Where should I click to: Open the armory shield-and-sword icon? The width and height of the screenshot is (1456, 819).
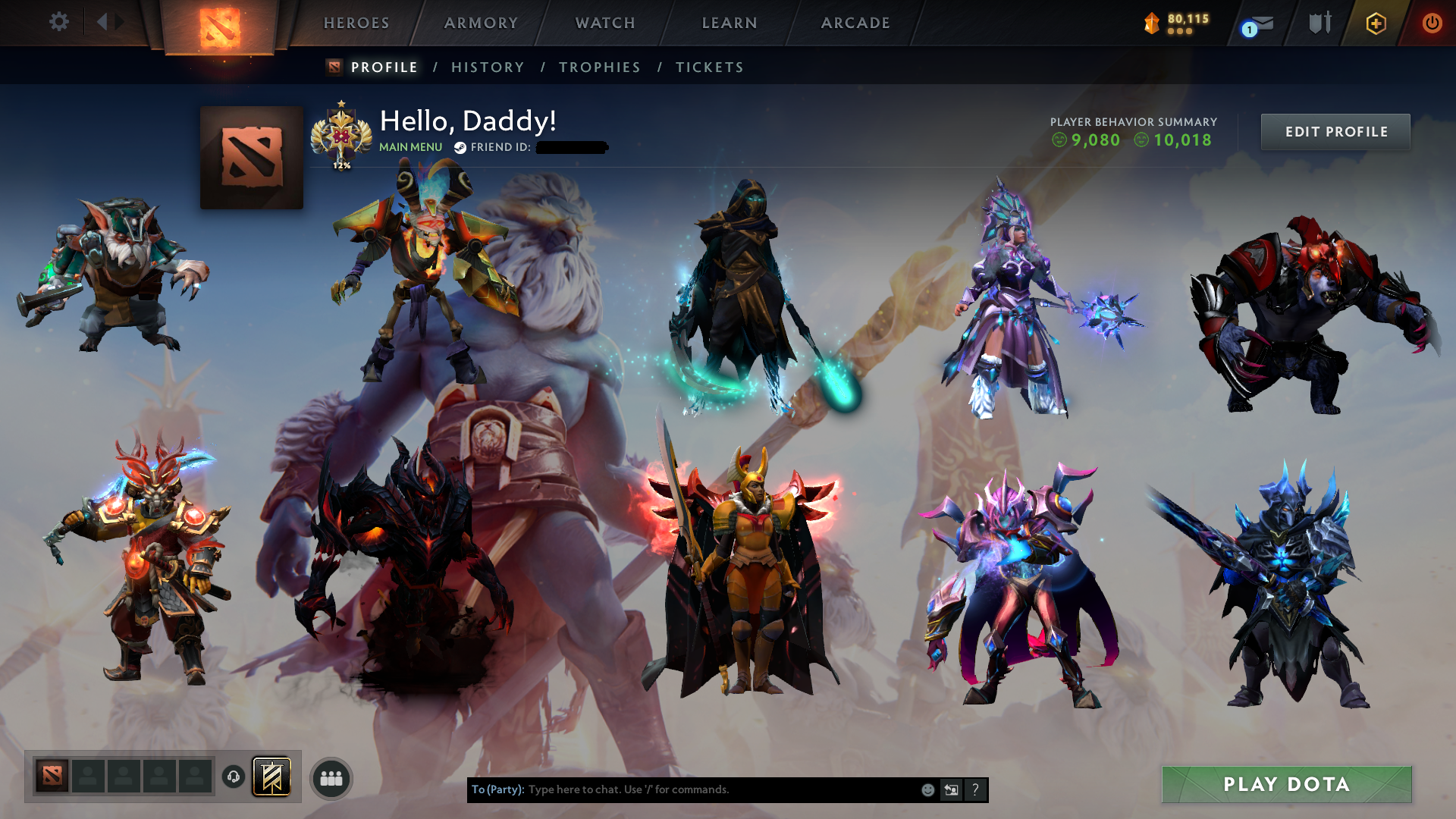point(1319,22)
